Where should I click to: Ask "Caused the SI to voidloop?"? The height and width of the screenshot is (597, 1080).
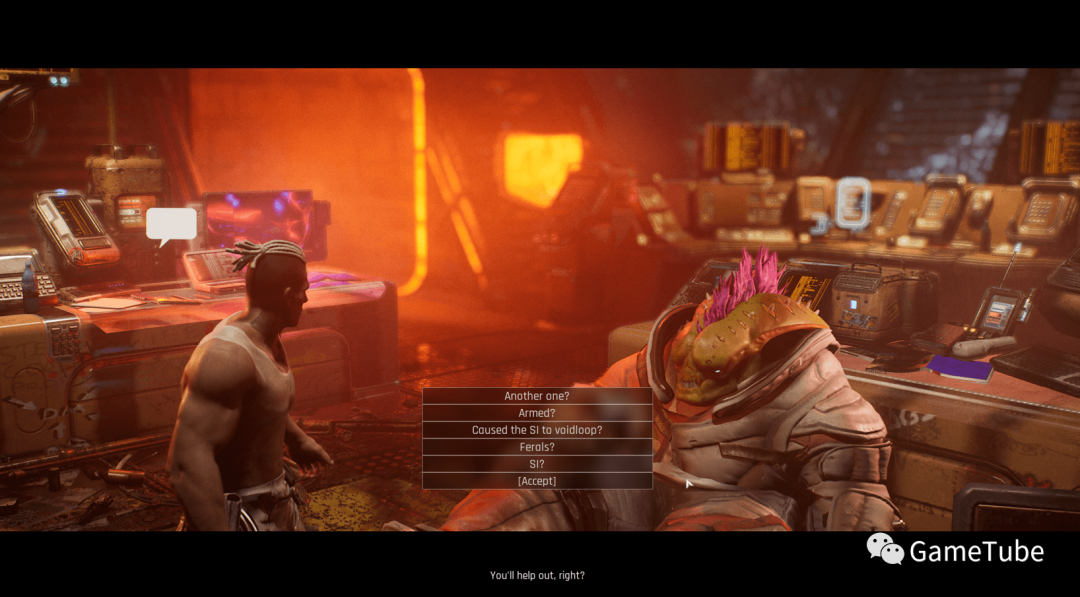point(537,430)
